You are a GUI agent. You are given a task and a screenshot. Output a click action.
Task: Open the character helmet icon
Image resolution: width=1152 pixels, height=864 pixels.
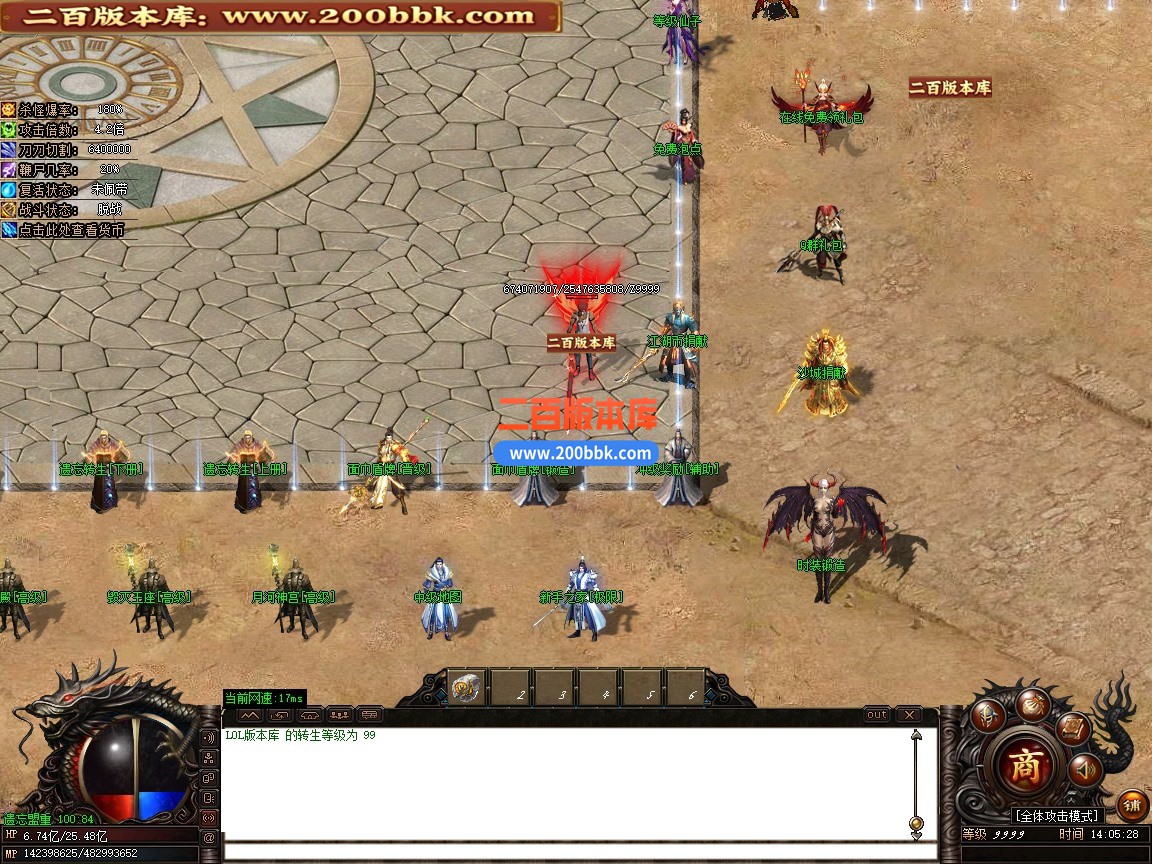coord(989,716)
